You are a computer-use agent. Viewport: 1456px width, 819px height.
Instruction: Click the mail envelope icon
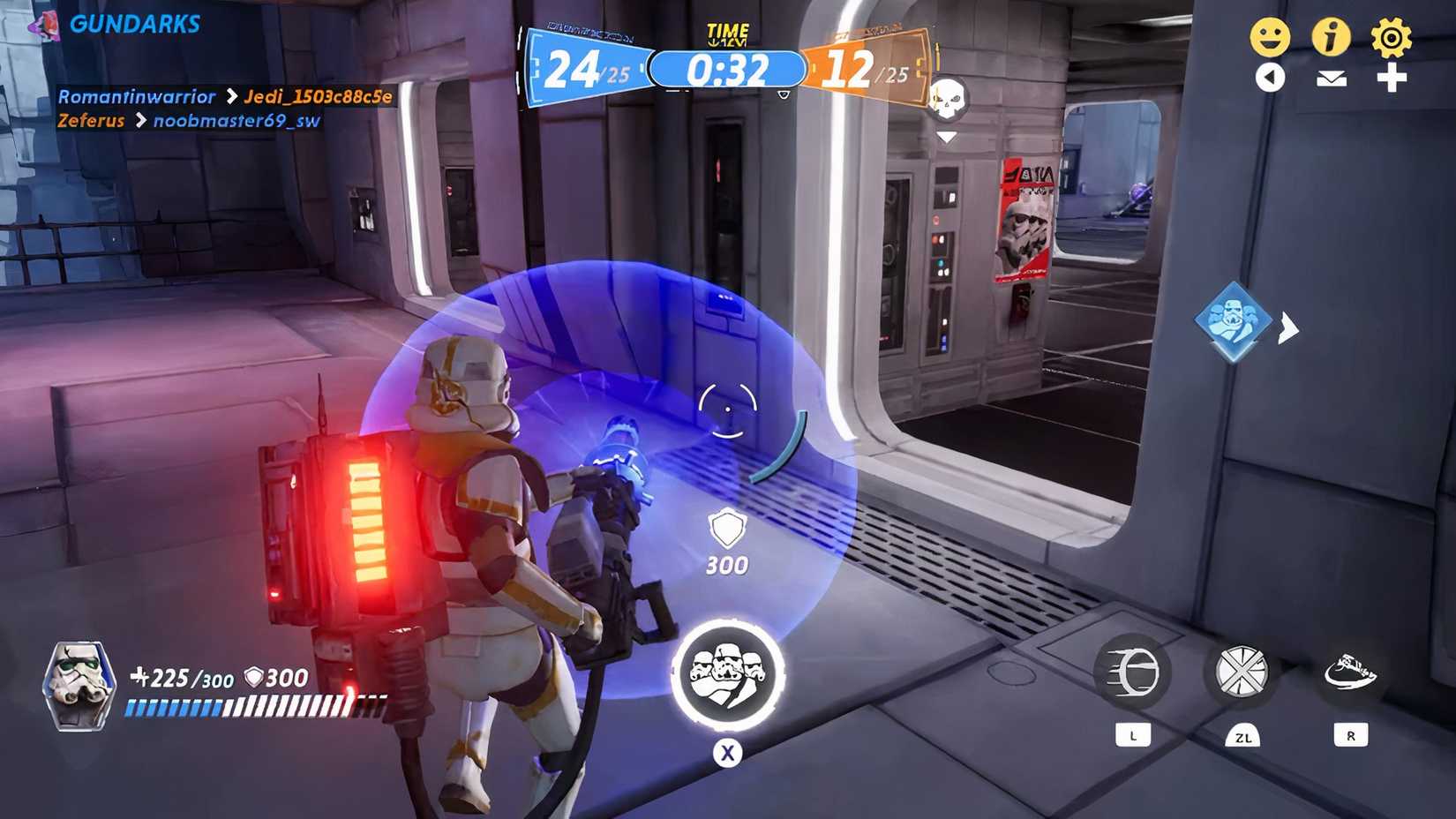1332,79
